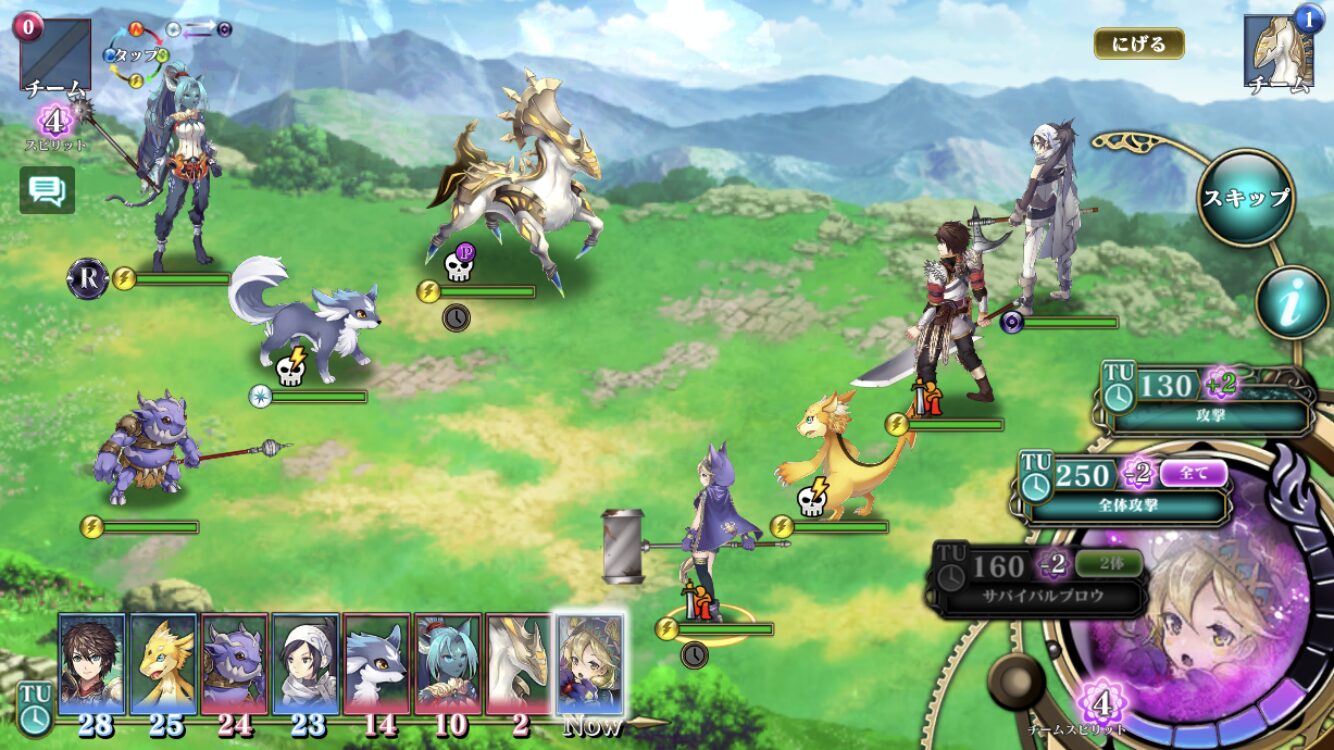Select the brown-haired hero turn portrait
Viewport: 1334px width, 750px height.
91,664
